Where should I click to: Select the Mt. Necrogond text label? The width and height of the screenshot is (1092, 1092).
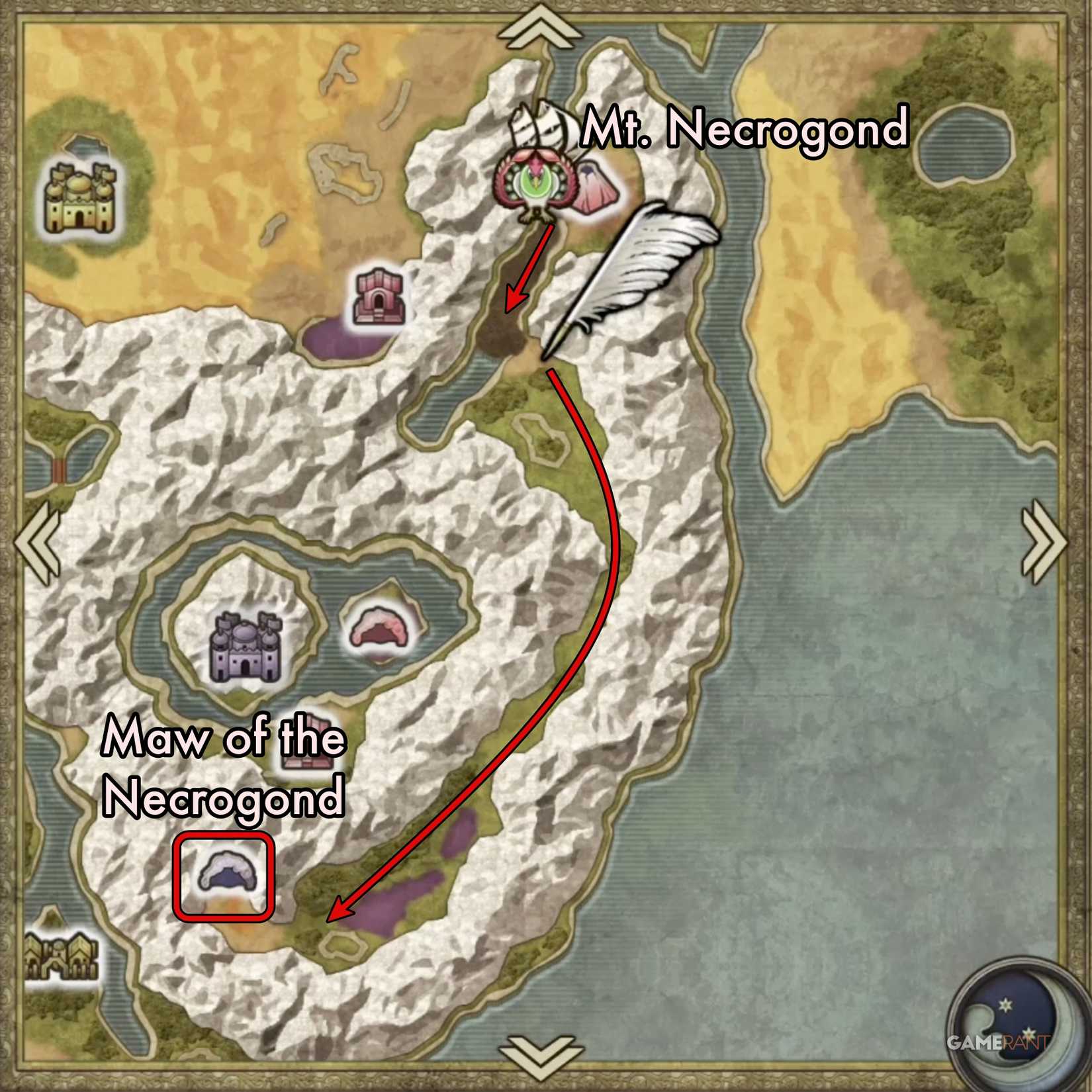pyautogui.click(x=745, y=129)
